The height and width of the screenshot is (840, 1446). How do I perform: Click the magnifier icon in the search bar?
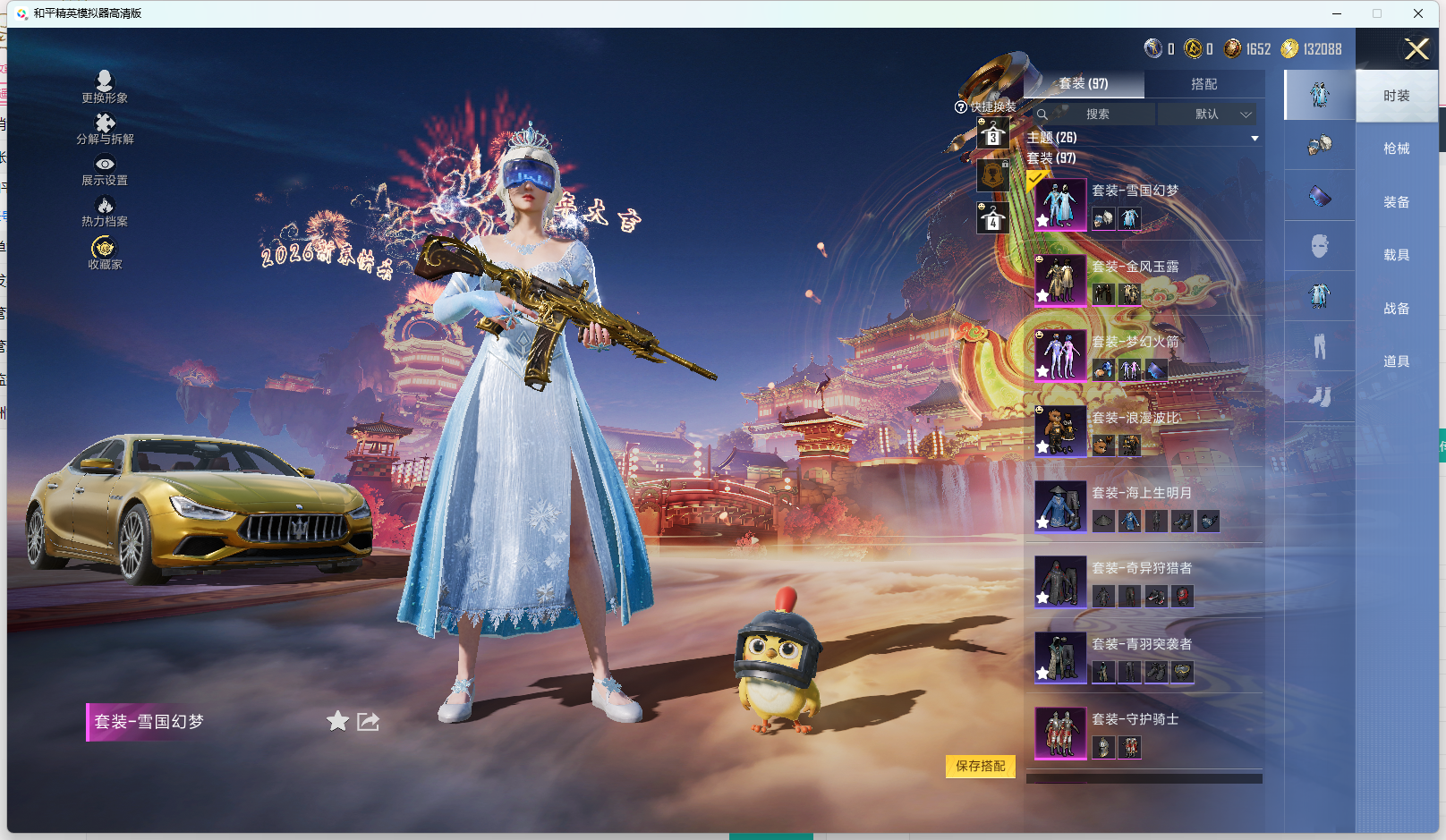tap(1042, 115)
